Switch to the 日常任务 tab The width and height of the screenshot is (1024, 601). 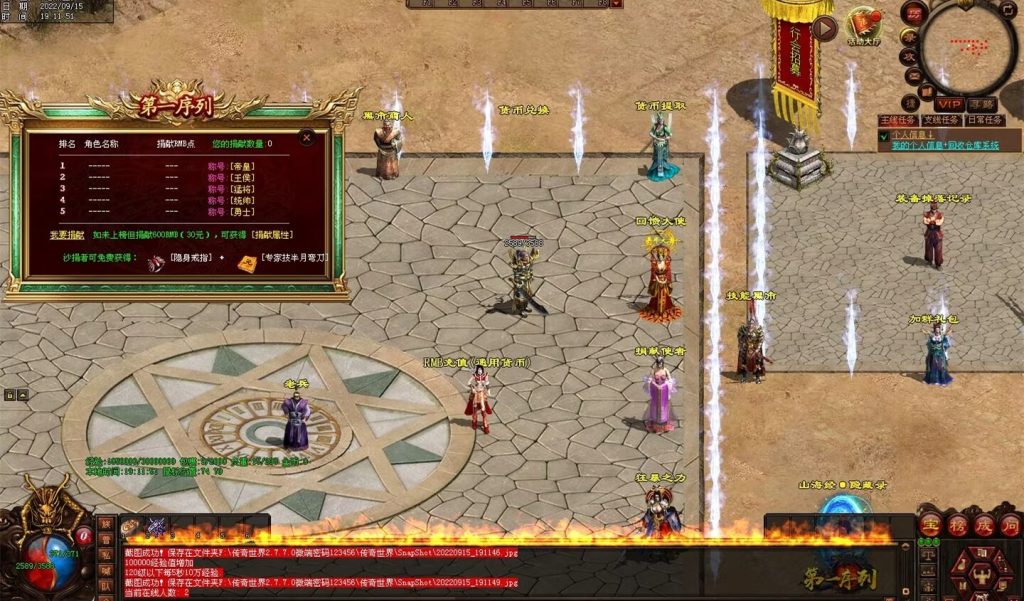tap(984, 120)
